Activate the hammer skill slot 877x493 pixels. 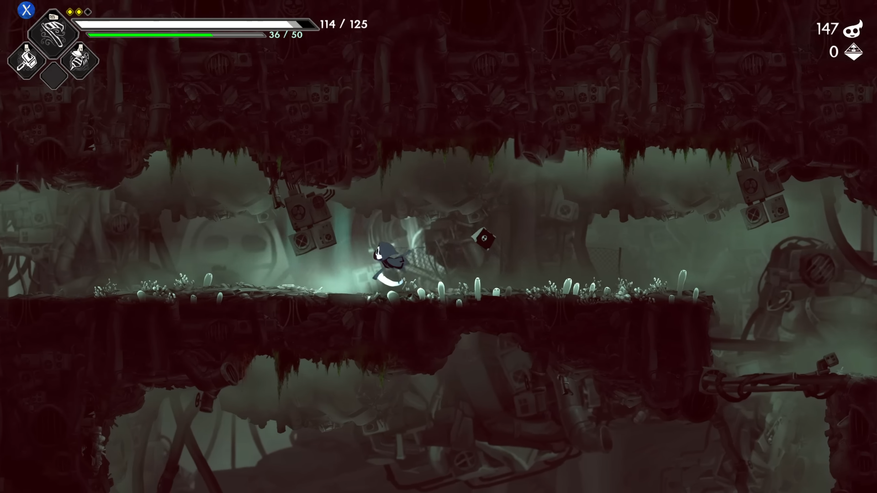(x=27, y=61)
